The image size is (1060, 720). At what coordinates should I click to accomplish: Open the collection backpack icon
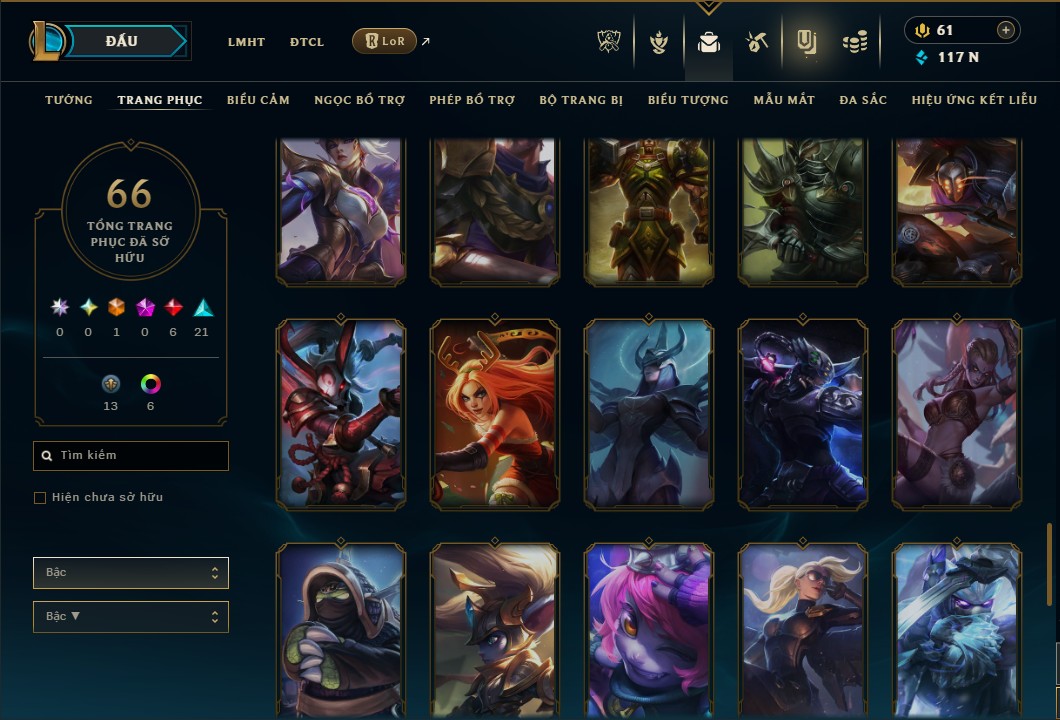click(x=709, y=42)
